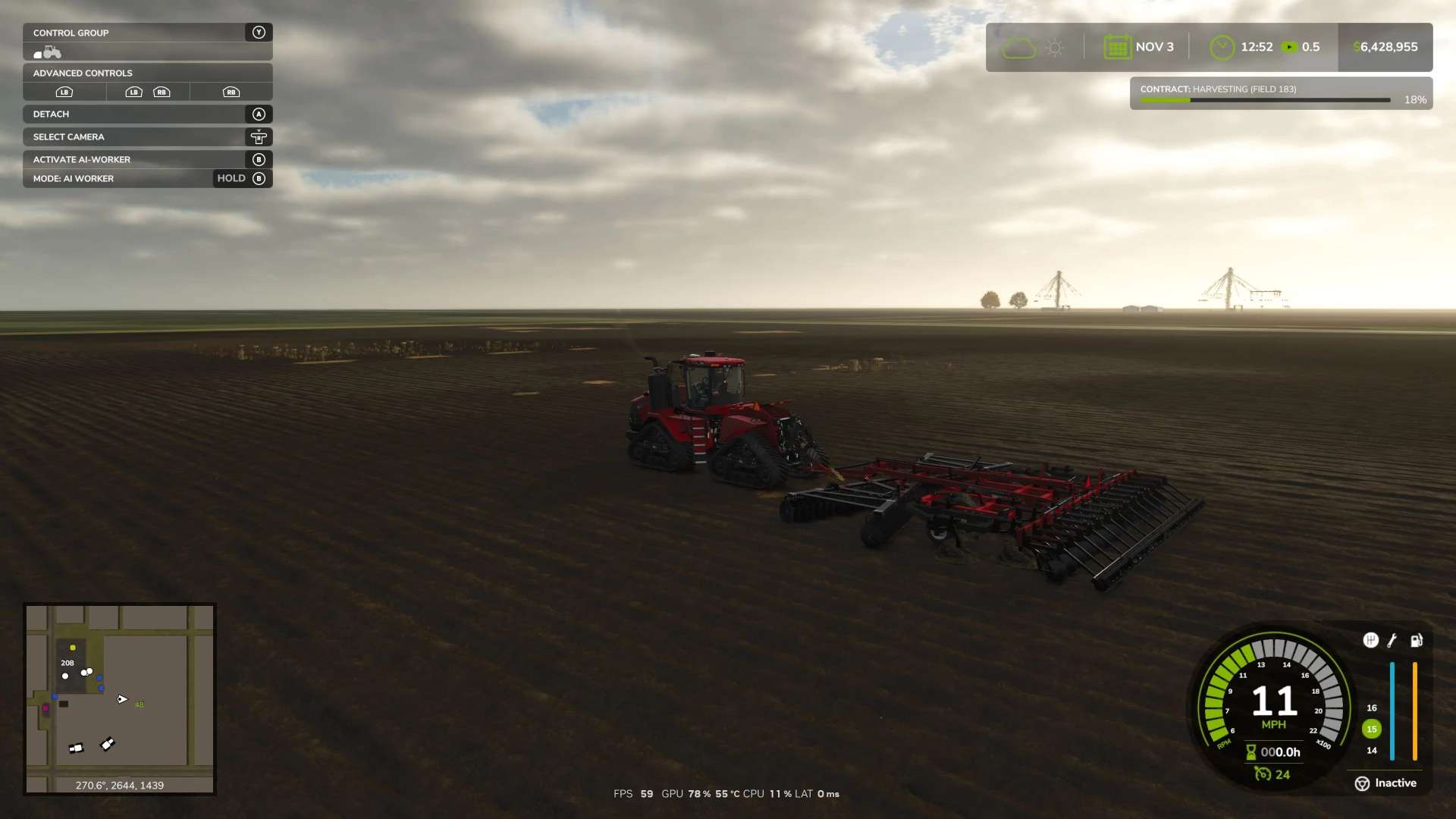Toggle the Inactive steering assist indicator
Viewport: 1456px width, 819px height.
click(x=1385, y=783)
